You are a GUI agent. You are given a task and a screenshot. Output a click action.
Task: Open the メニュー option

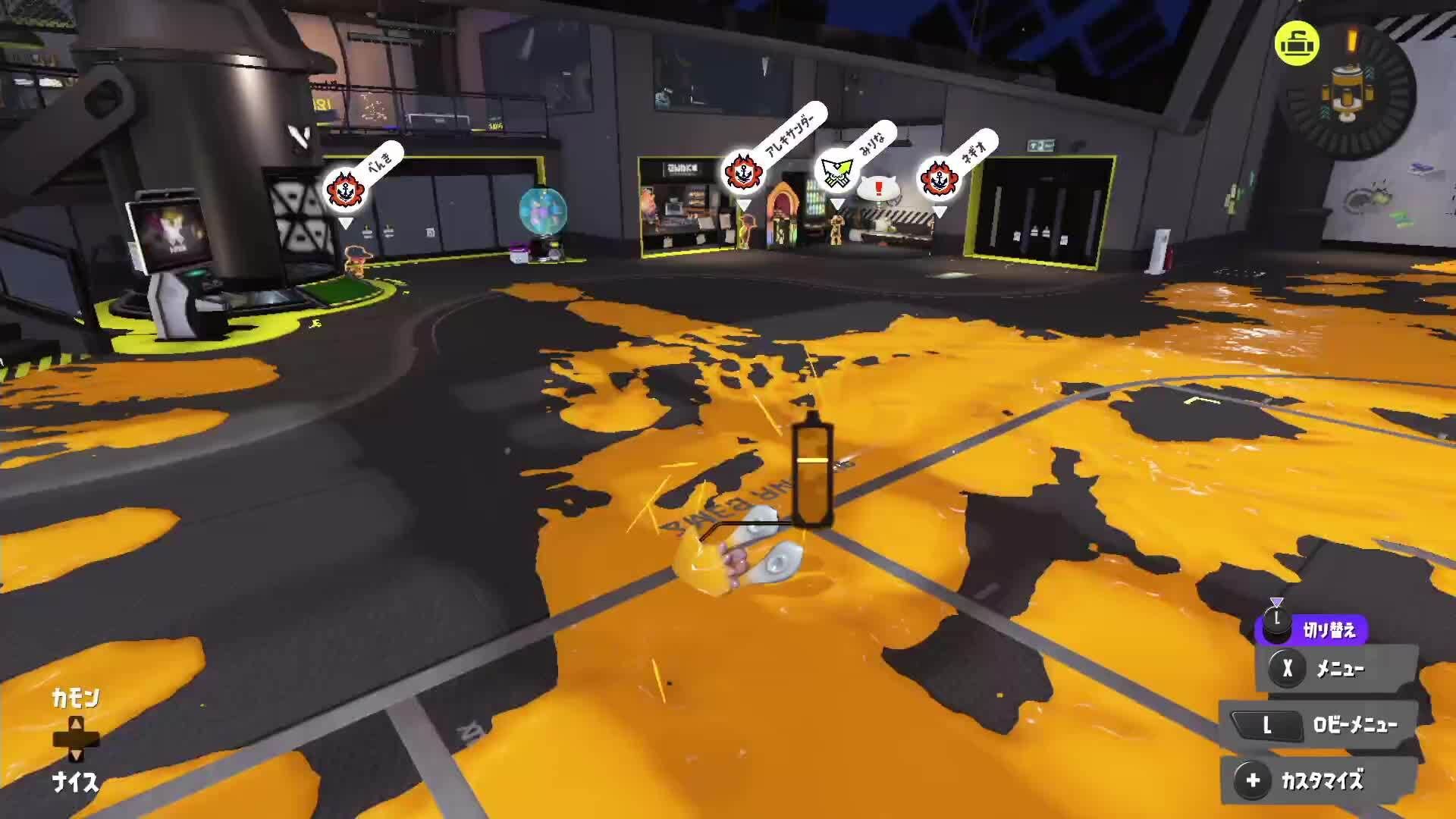pyautogui.click(x=1337, y=669)
